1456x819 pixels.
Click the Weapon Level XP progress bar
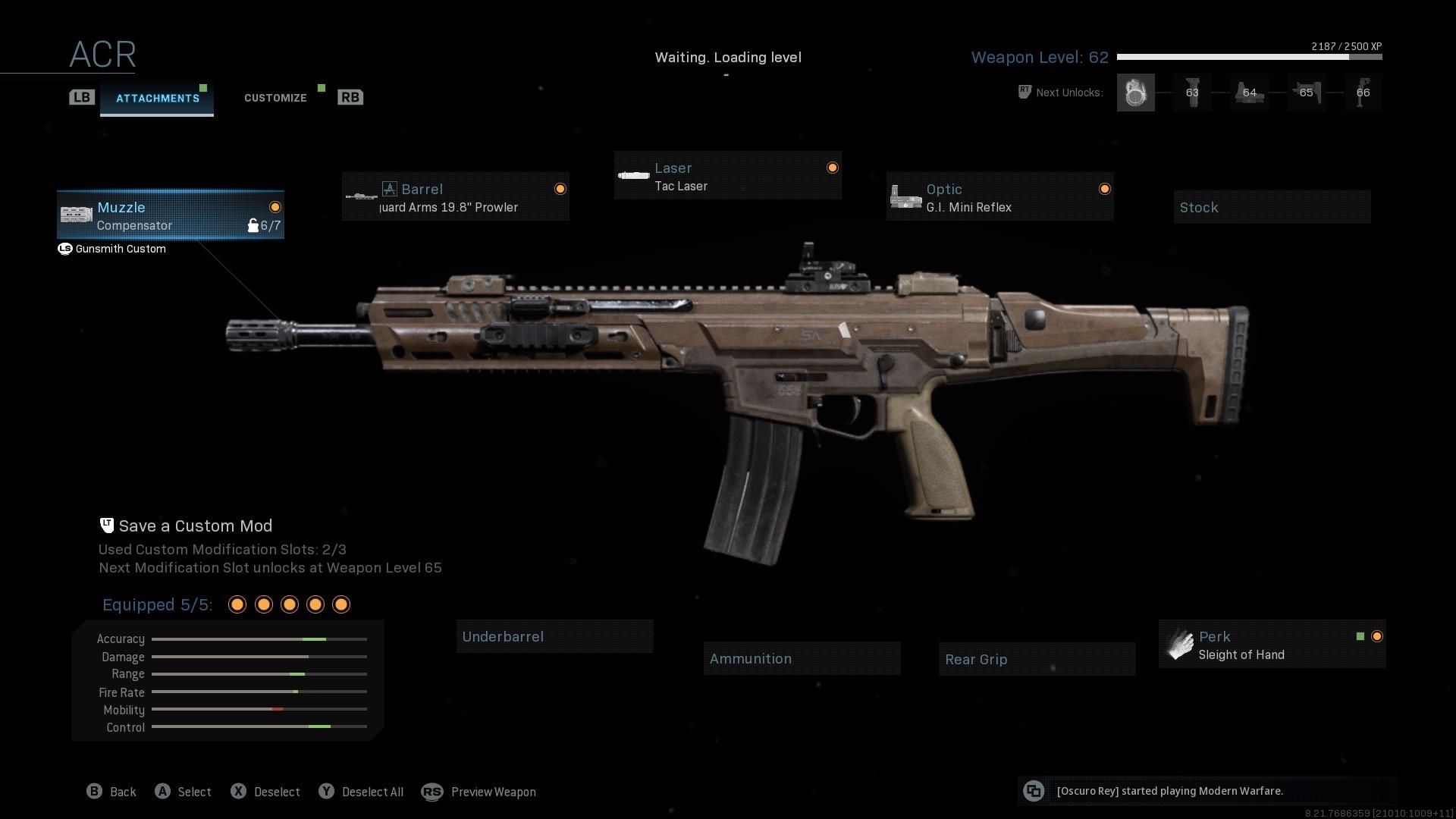pos(1248,55)
